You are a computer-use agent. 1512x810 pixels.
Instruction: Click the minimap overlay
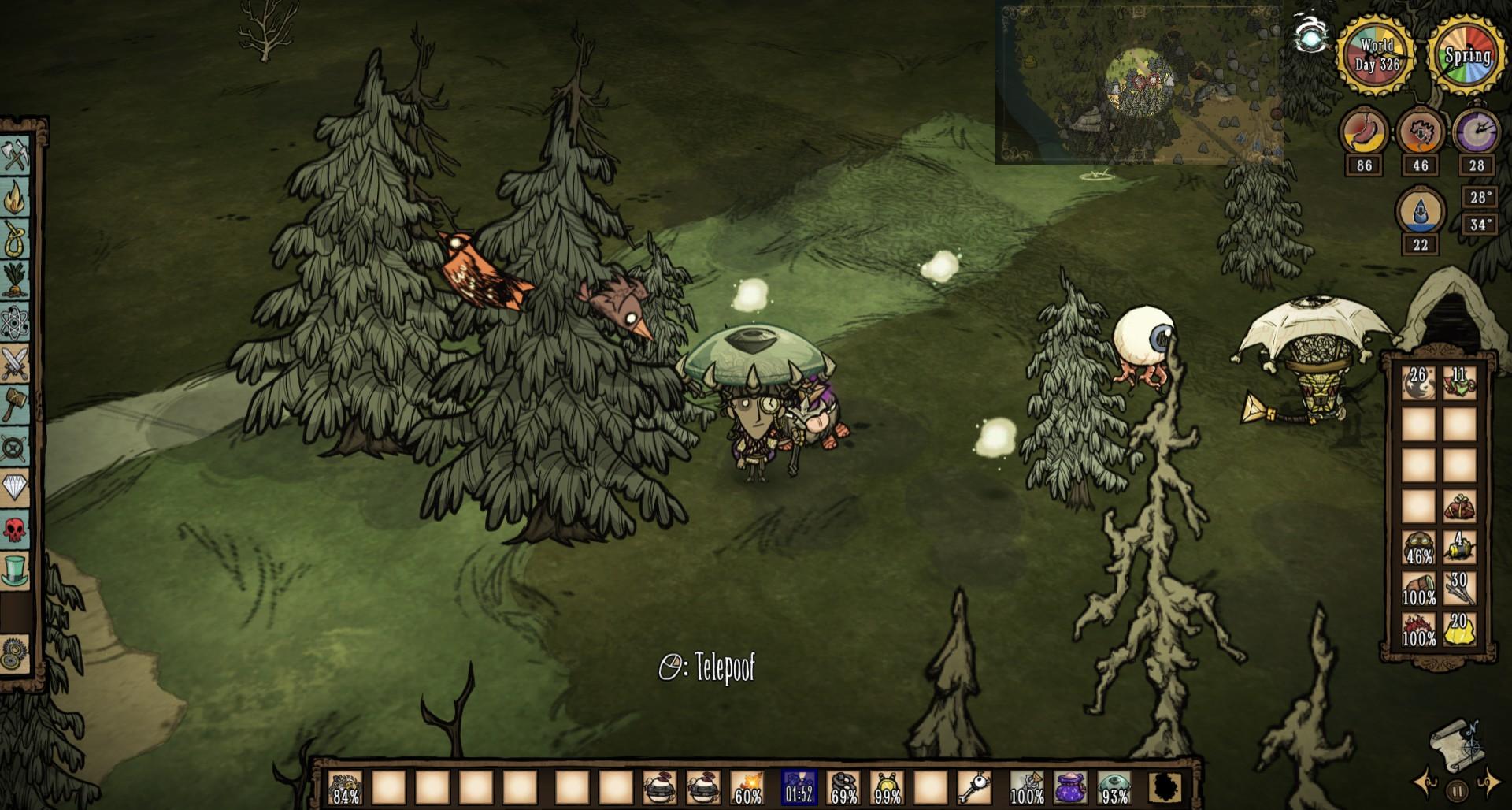point(1138,84)
